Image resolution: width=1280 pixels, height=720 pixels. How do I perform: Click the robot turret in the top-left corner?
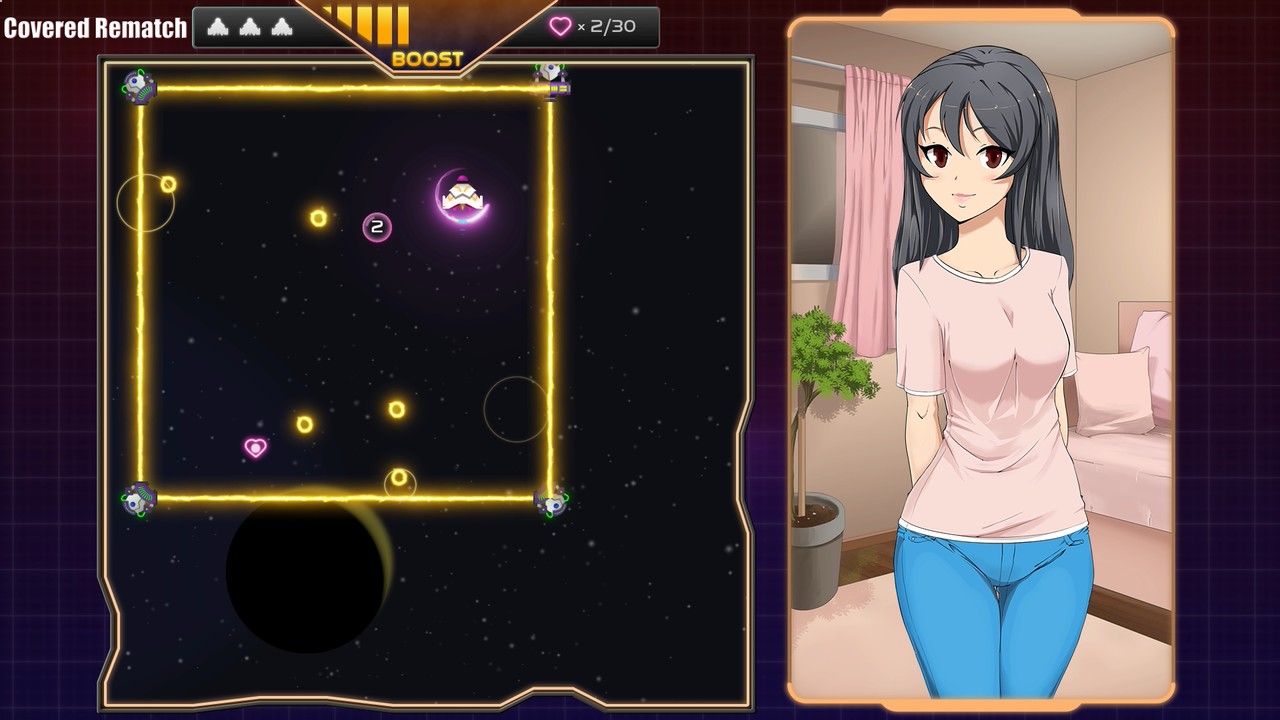[138, 86]
